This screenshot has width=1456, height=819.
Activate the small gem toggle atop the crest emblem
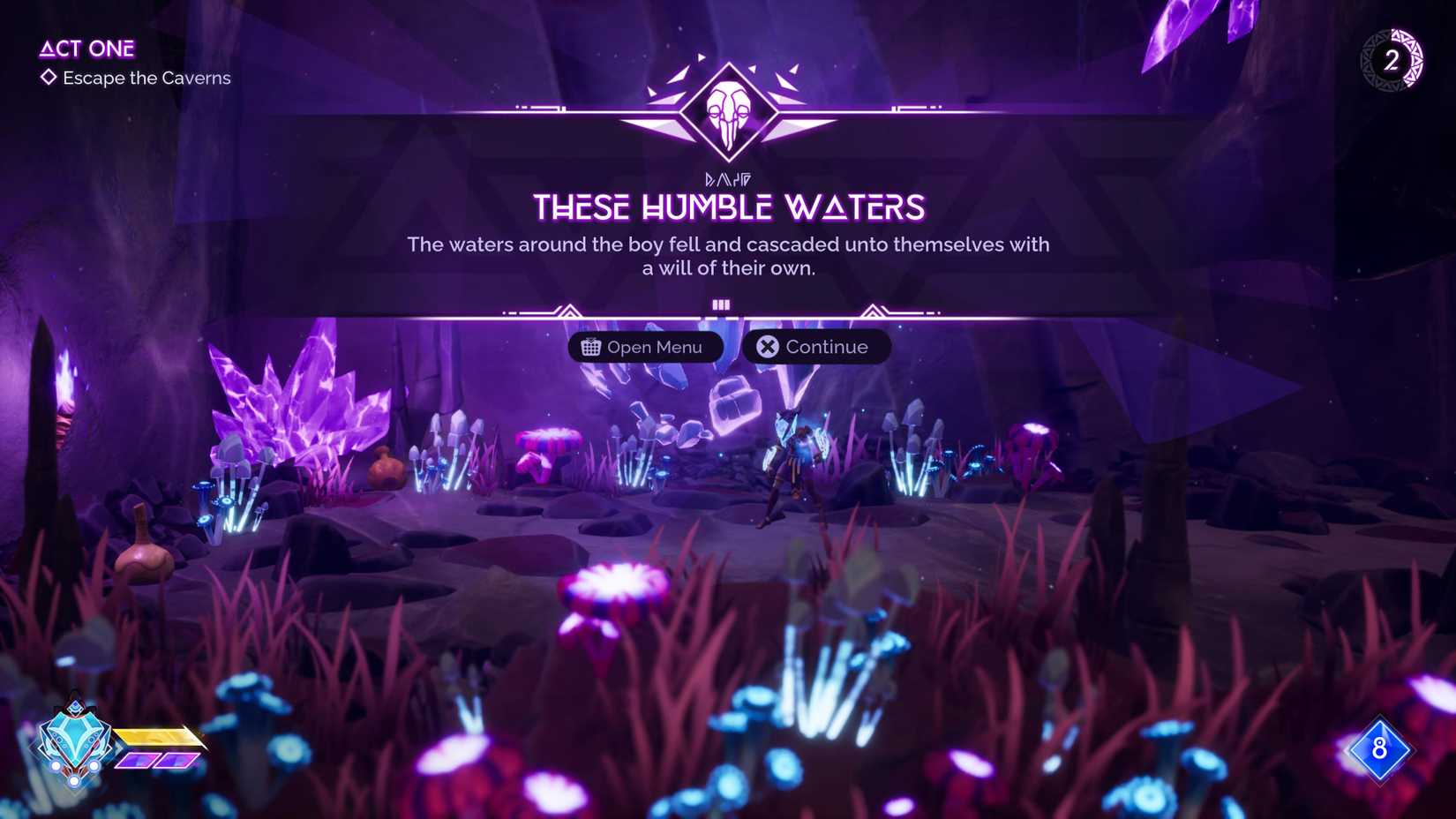[x=75, y=707]
